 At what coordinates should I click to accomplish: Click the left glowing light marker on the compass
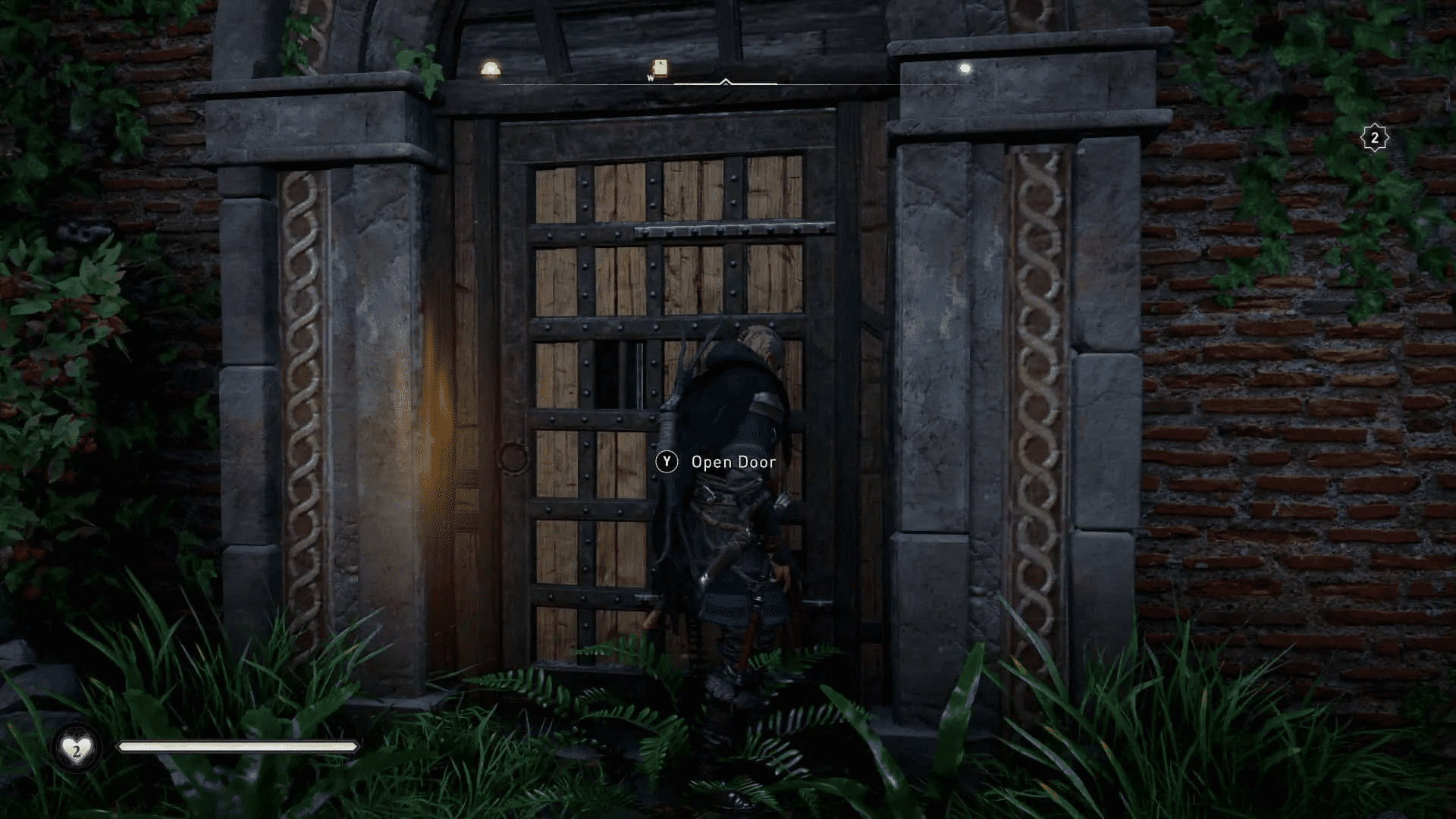point(490,68)
